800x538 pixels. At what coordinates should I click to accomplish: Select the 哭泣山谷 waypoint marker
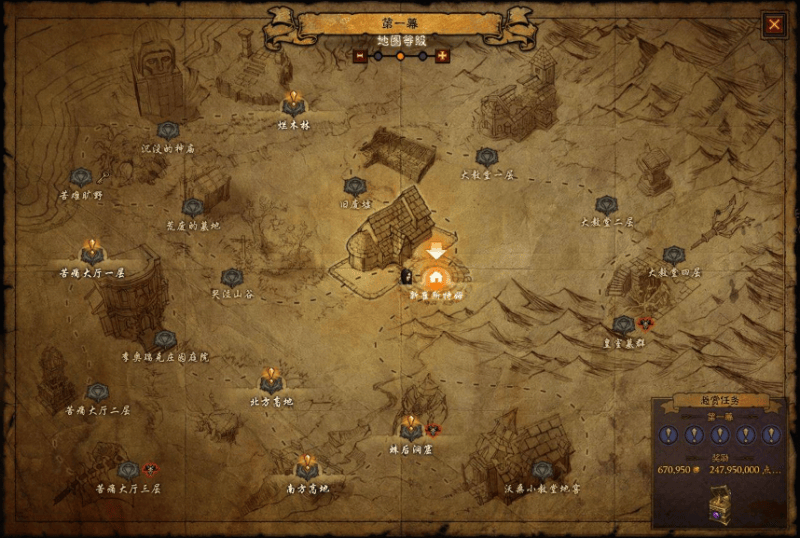232,278
